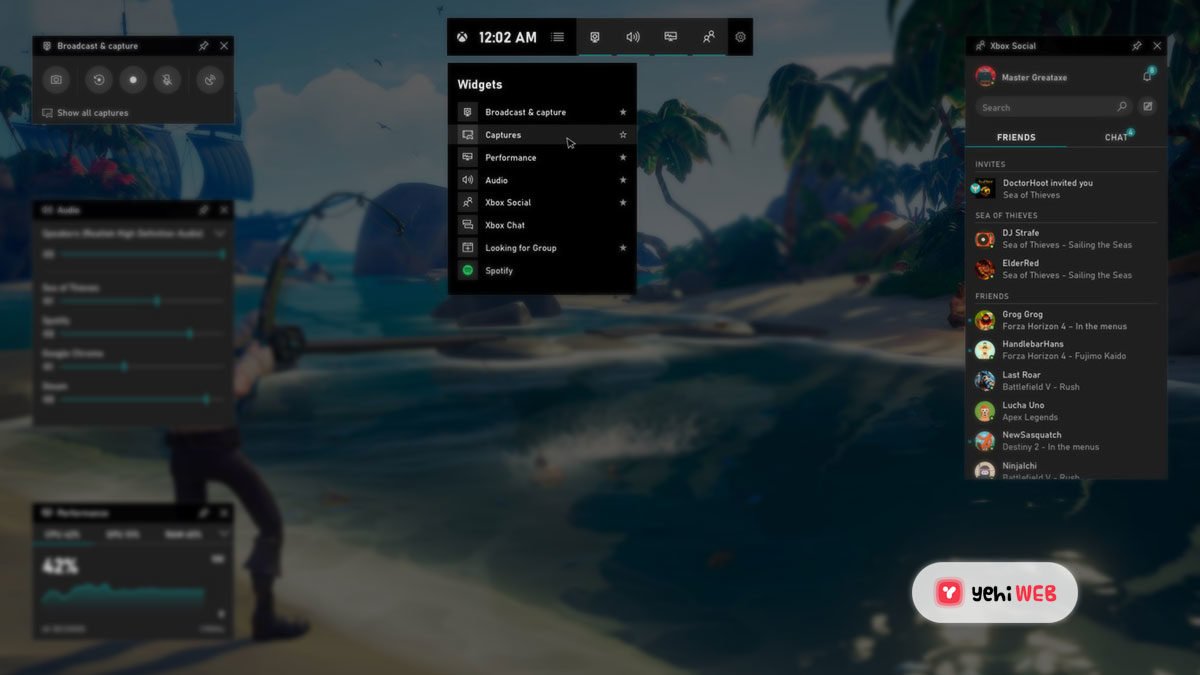Open the Xbox Chat widget entry
Viewport: 1200px width, 675px height.
[505, 225]
